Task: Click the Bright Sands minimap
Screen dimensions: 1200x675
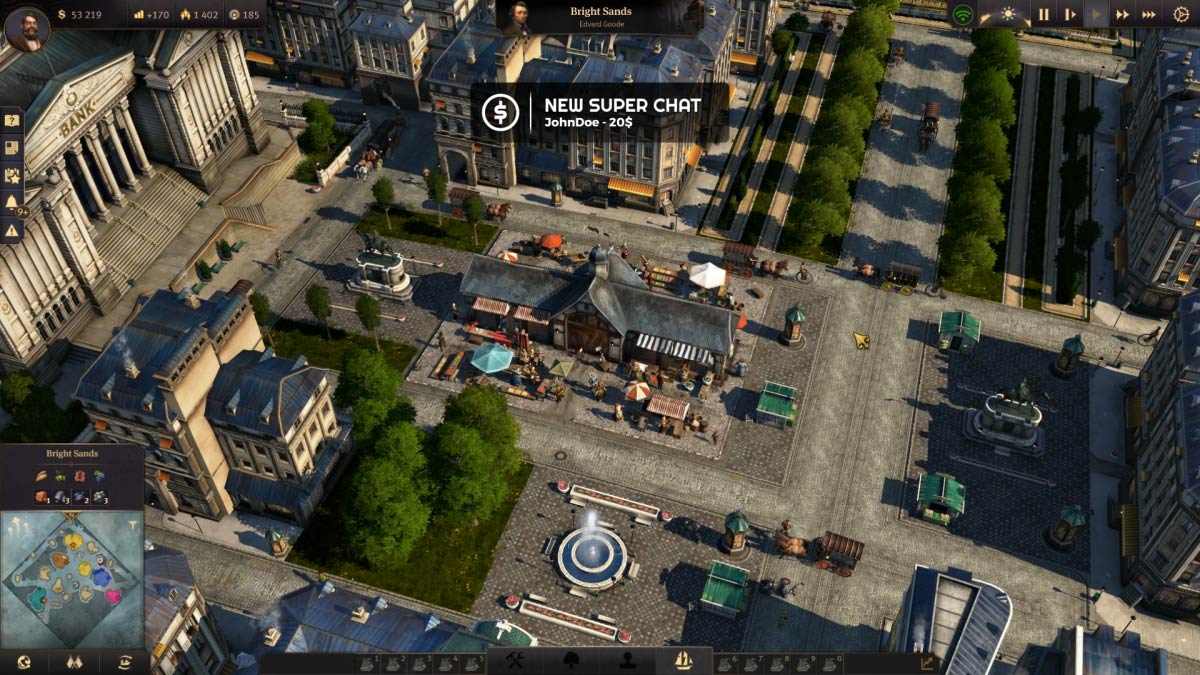Action: click(x=72, y=579)
